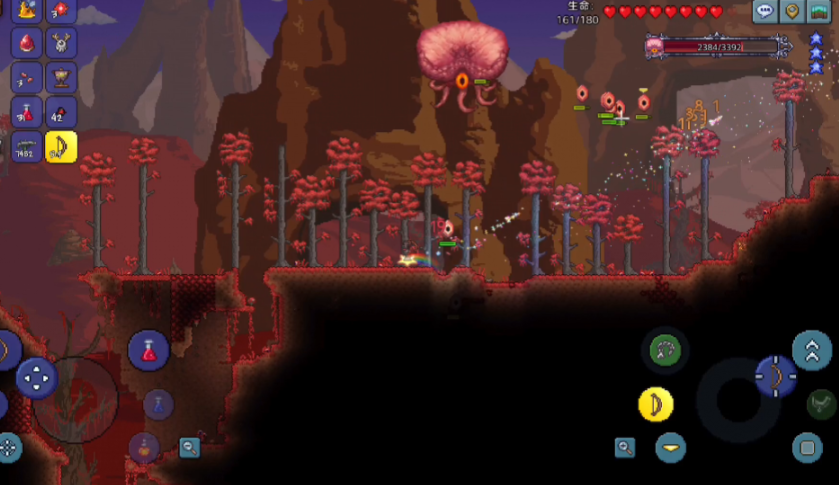Select the antlered eye summon item slot

pyautogui.click(x=61, y=44)
